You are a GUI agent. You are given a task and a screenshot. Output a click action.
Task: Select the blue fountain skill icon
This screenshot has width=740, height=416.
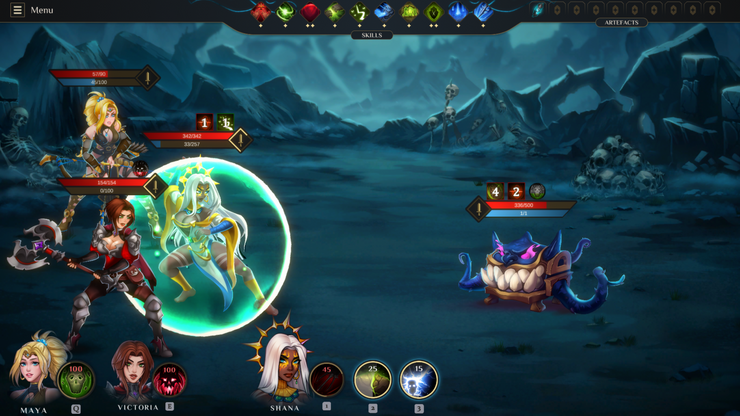point(458,12)
